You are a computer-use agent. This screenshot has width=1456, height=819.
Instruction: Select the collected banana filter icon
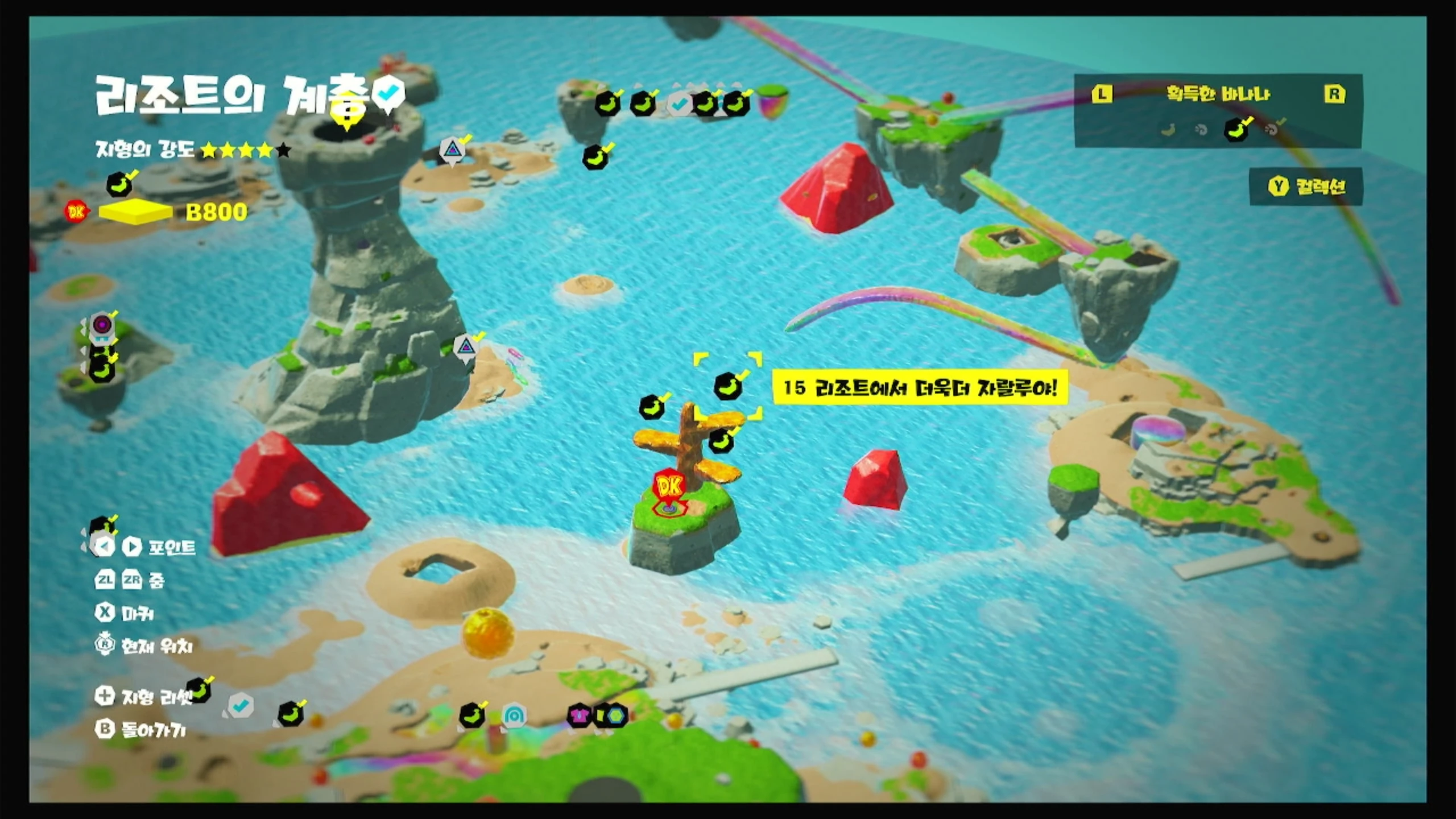coord(1238,129)
